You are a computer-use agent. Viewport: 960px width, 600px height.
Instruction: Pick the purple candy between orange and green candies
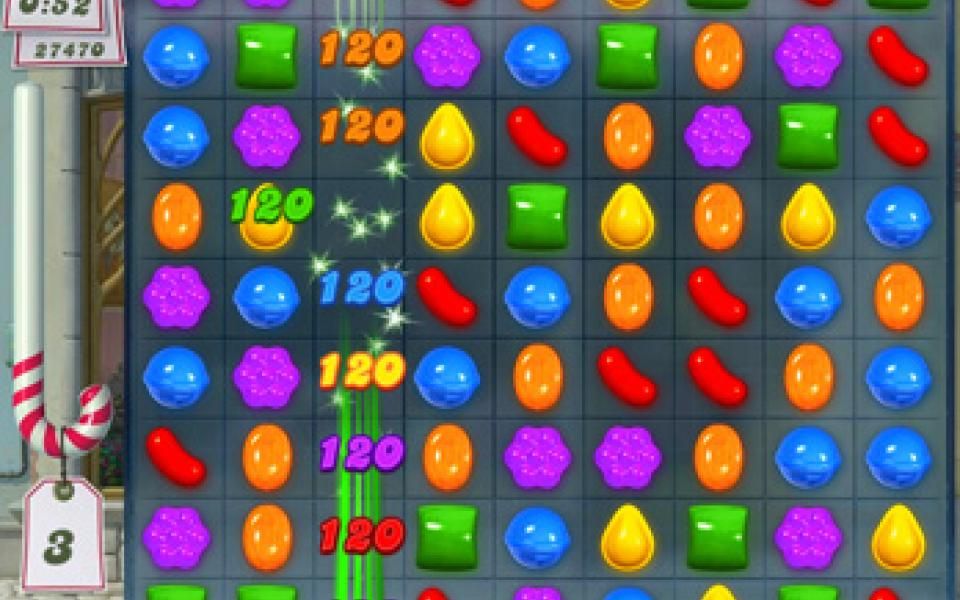718,136
